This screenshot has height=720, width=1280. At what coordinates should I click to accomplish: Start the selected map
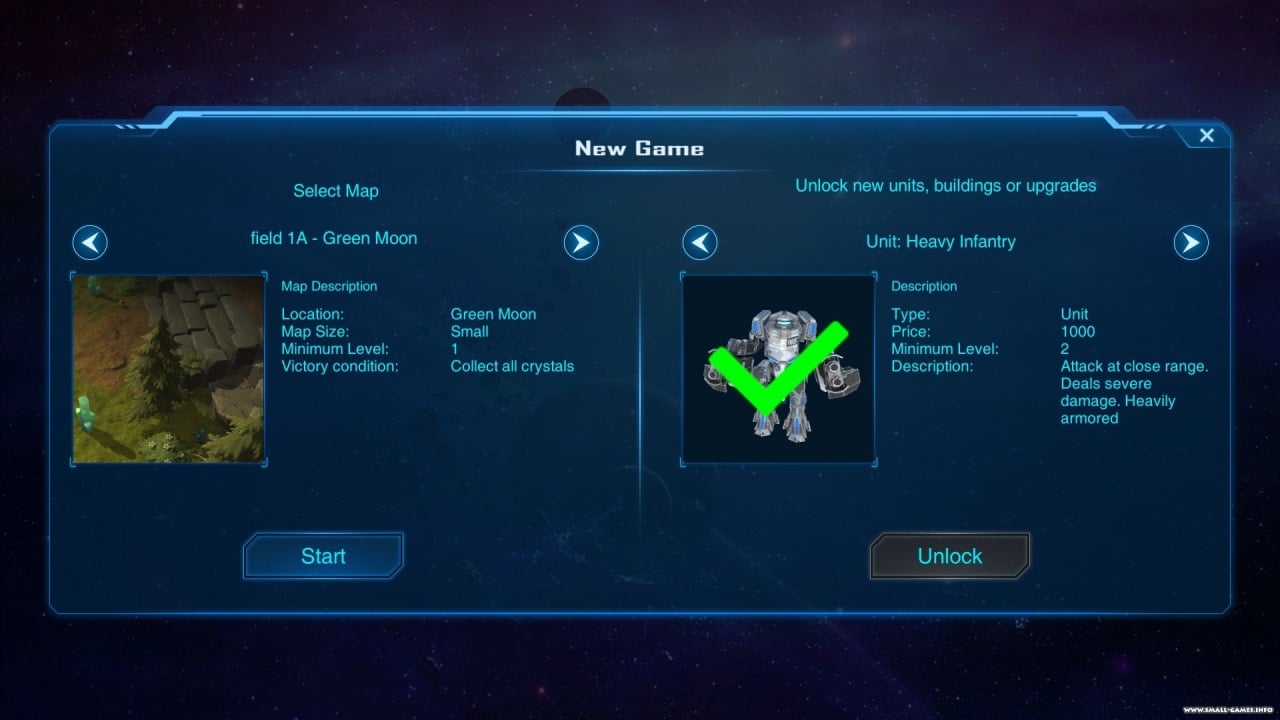point(323,556)
